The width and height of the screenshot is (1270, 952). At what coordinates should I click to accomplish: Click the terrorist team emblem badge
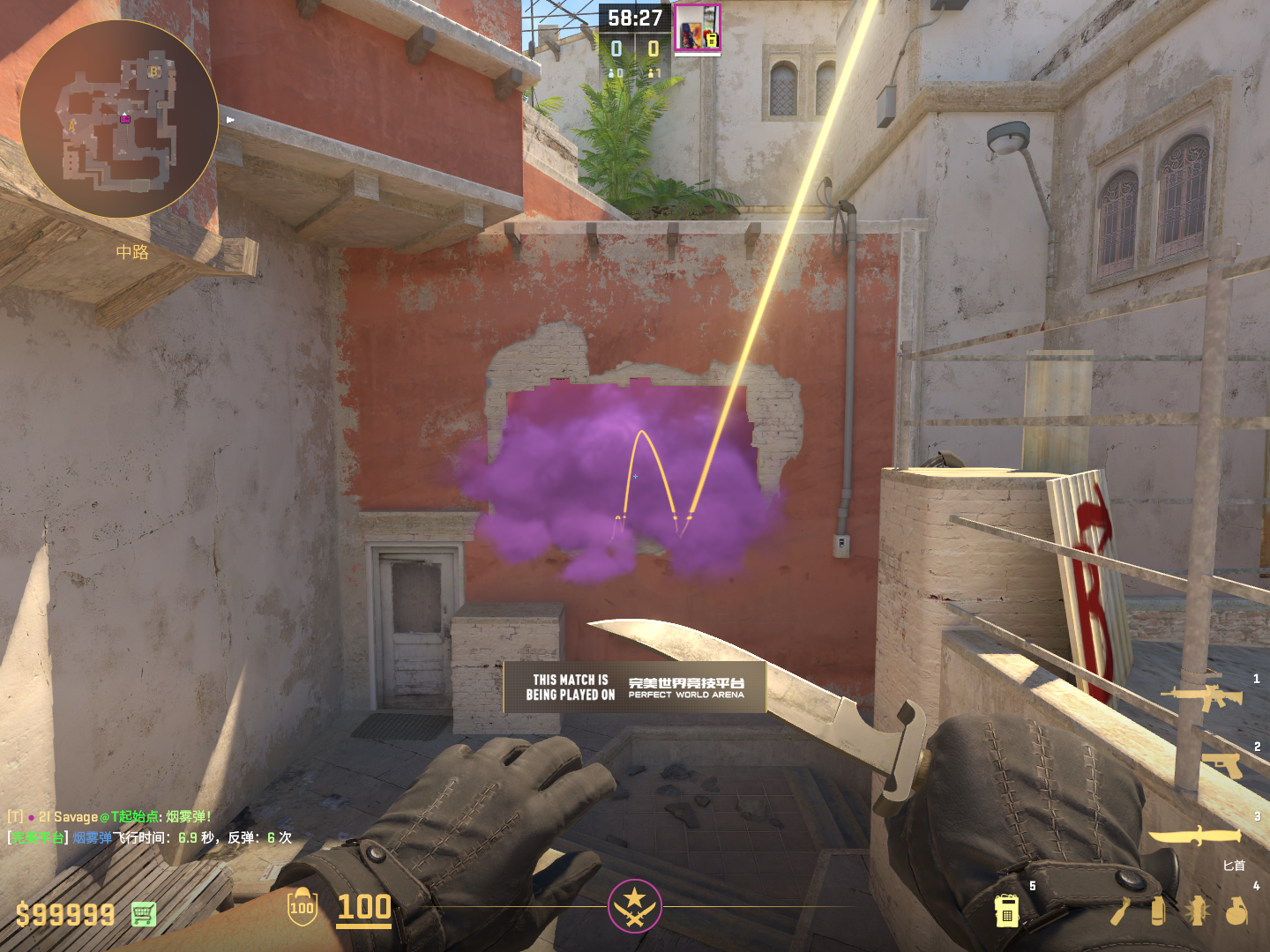click(x=634, y=905)
